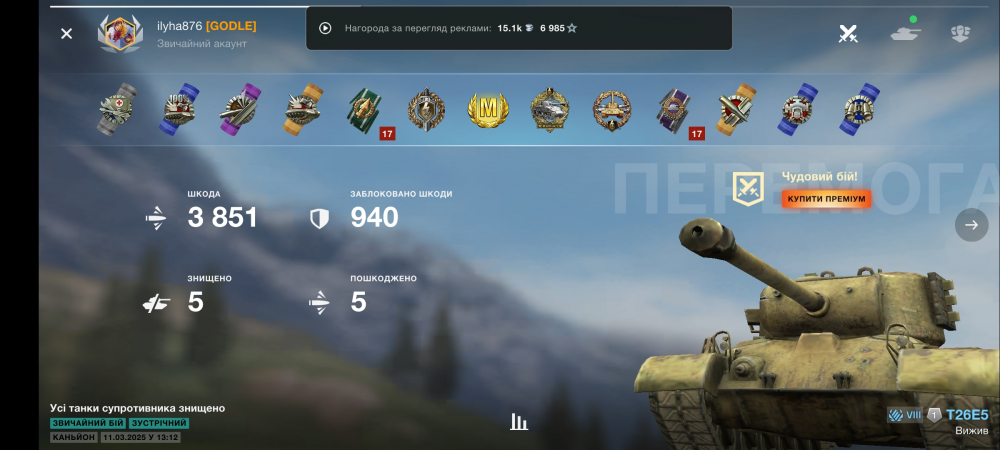Select the gold Mastery M badge

tap(488, 108)
